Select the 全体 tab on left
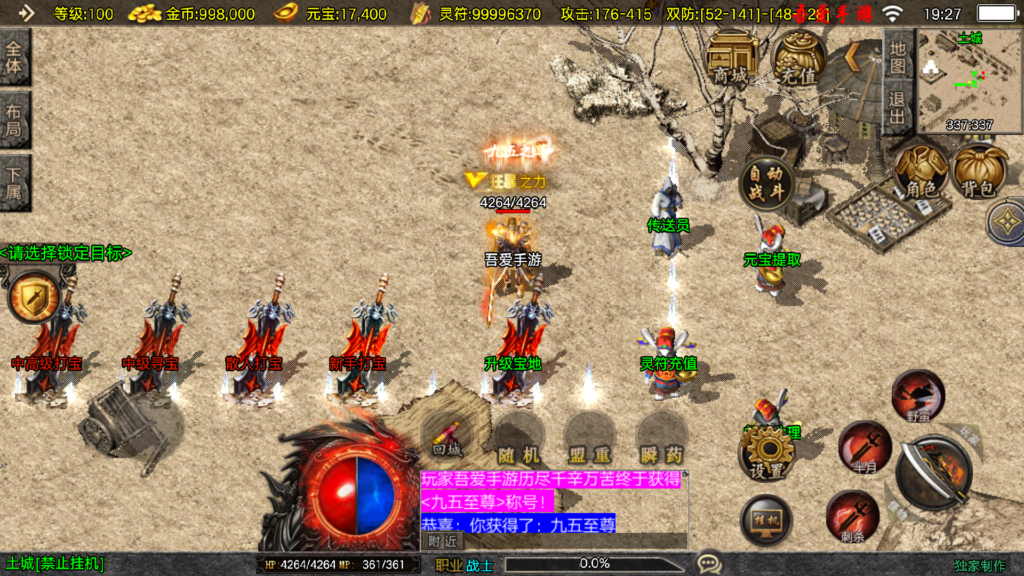Screen dimensions: 1024x576 point(15,58)
